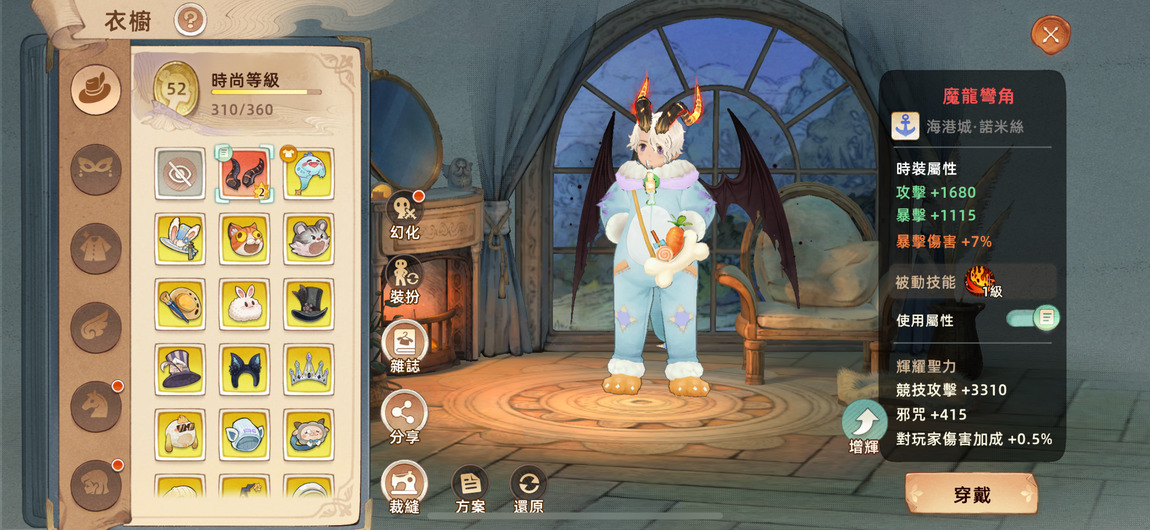Viewport: 1150px width, 530px height.
Task: Tap the 穿戴 wear button
Action: coord(970,496)
